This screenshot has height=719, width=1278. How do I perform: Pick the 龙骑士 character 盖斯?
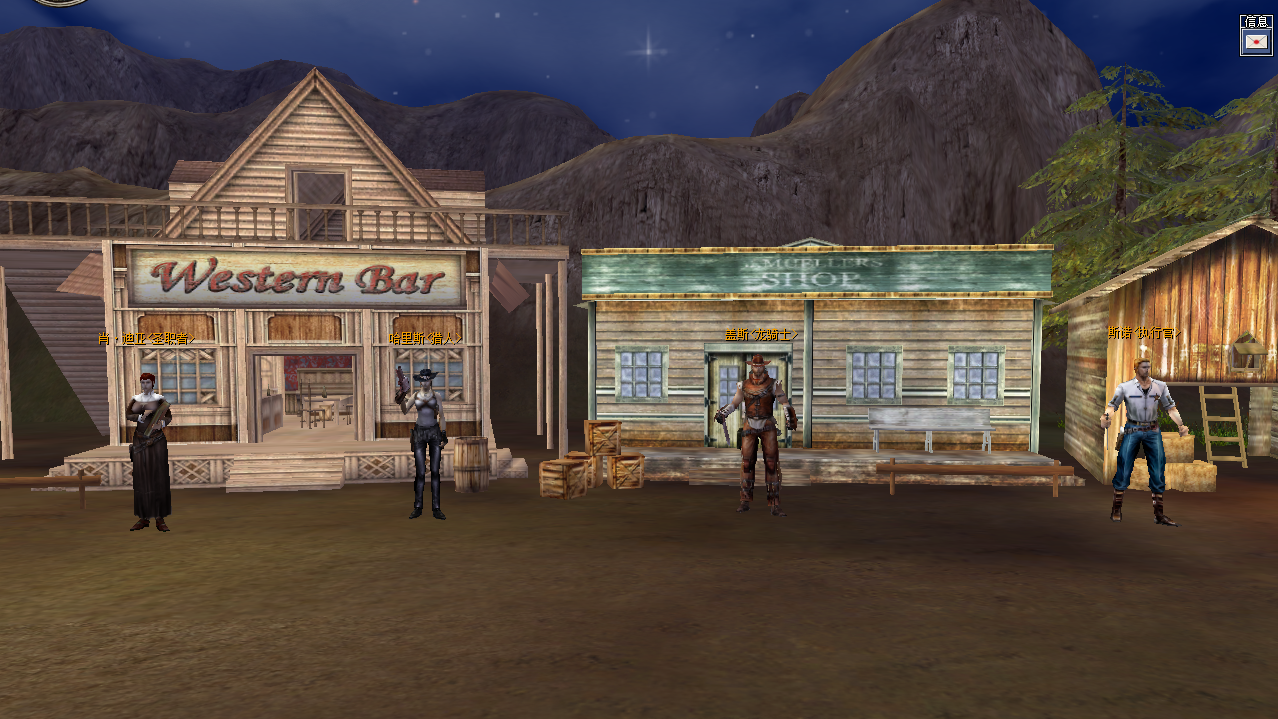pyautogui.click(x=761, y=435)
